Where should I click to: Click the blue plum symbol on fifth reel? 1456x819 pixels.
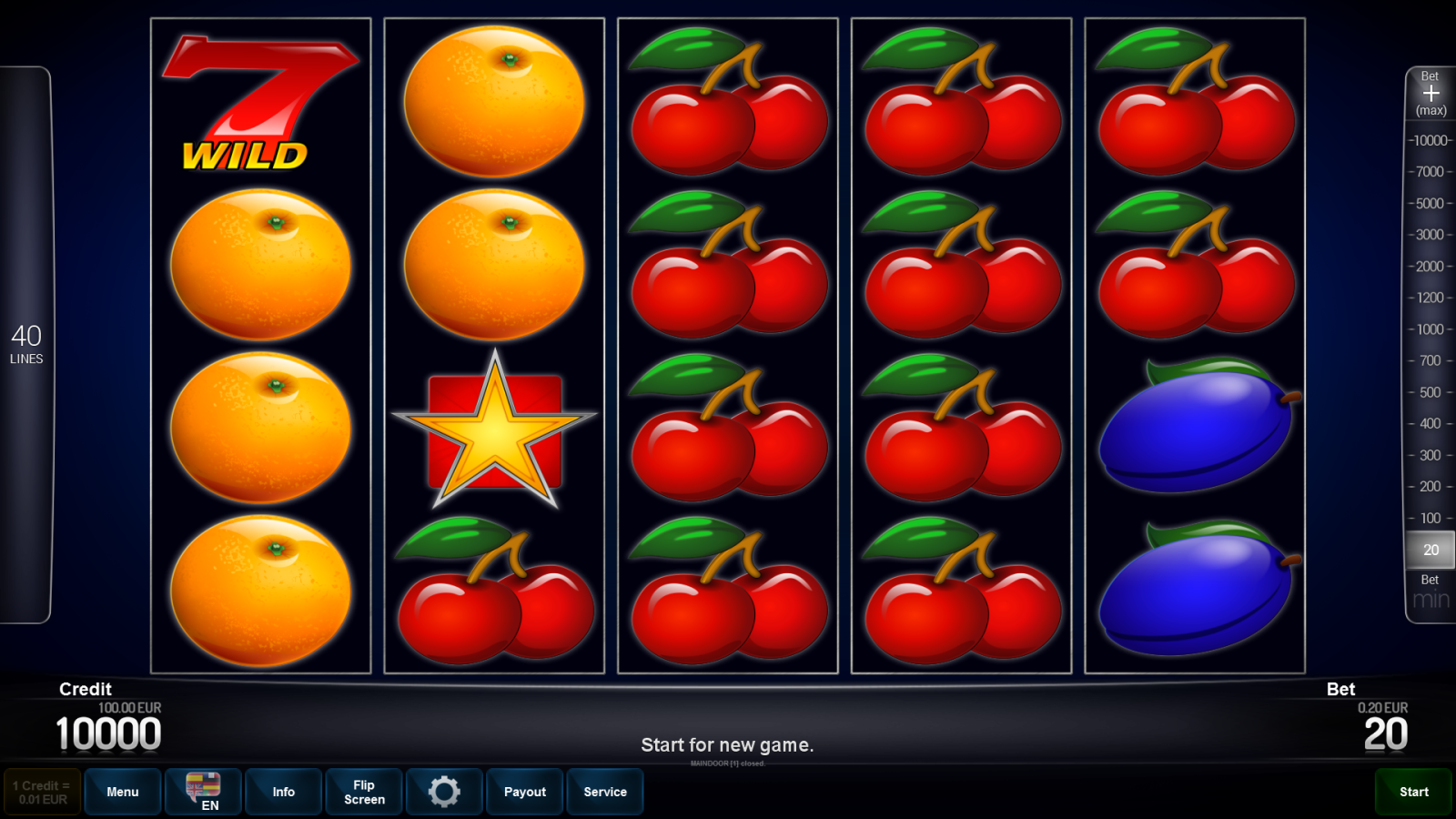[x=1197, y=428]
